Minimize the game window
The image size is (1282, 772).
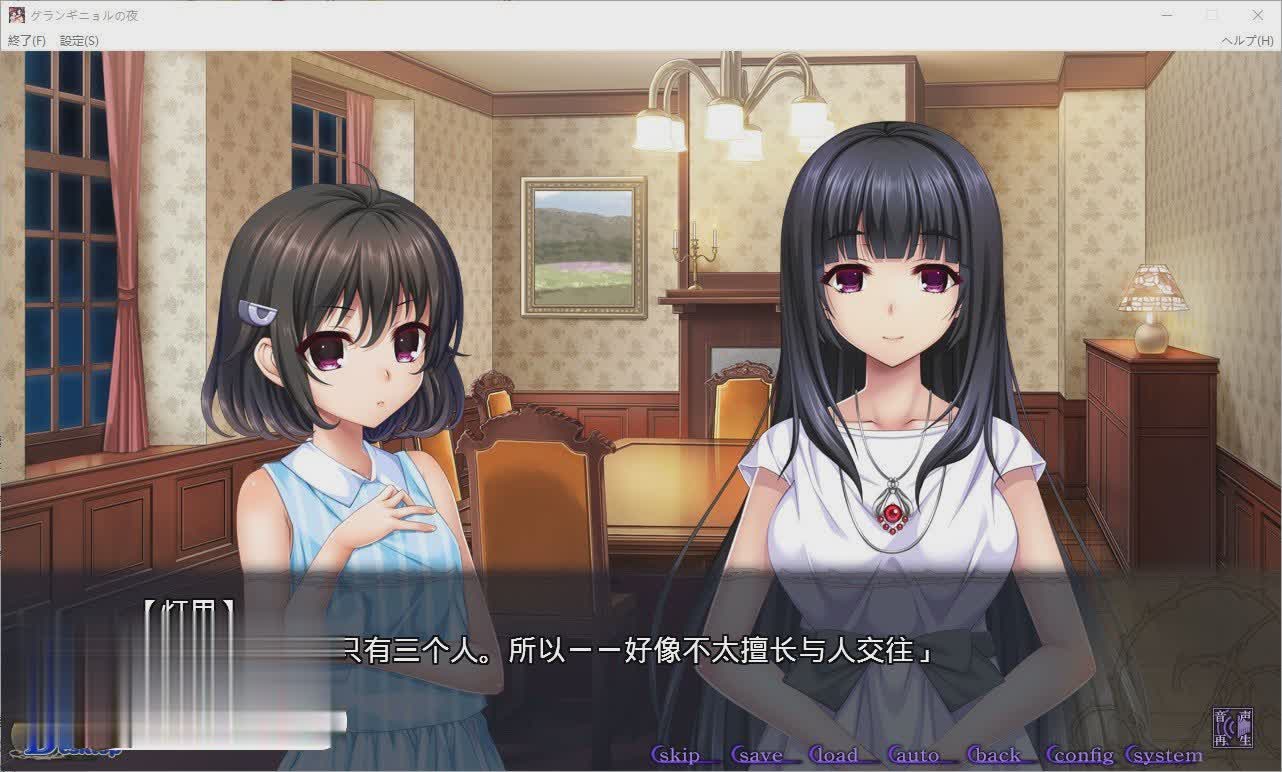(x=1167, y=15)
